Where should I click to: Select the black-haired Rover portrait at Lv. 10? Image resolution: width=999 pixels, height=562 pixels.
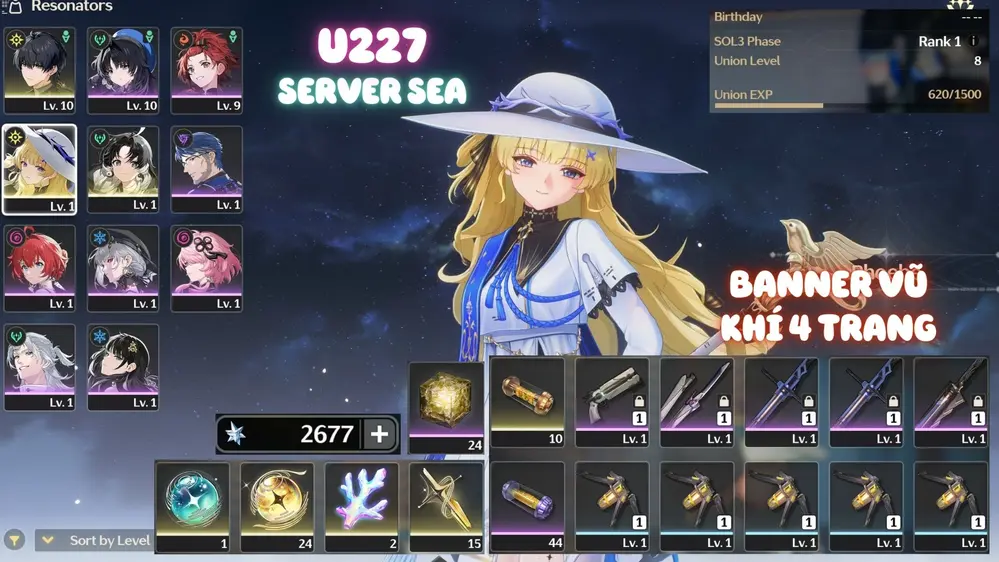(x=40, y=69)
